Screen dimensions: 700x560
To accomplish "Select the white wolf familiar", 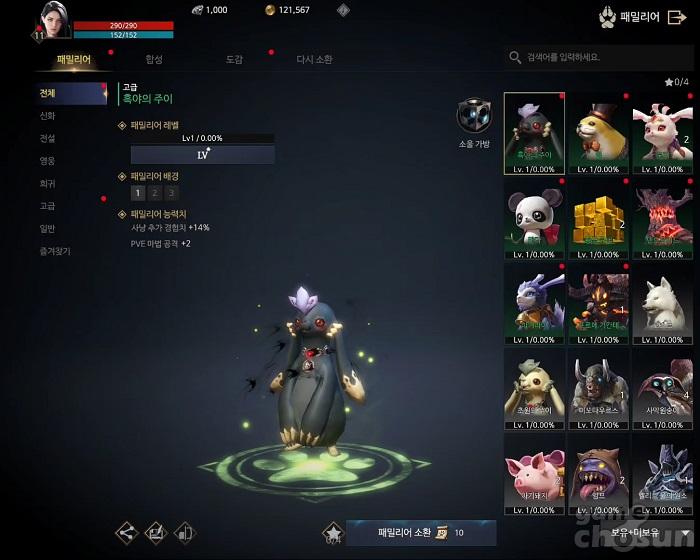I will click(x=662, y=303).
